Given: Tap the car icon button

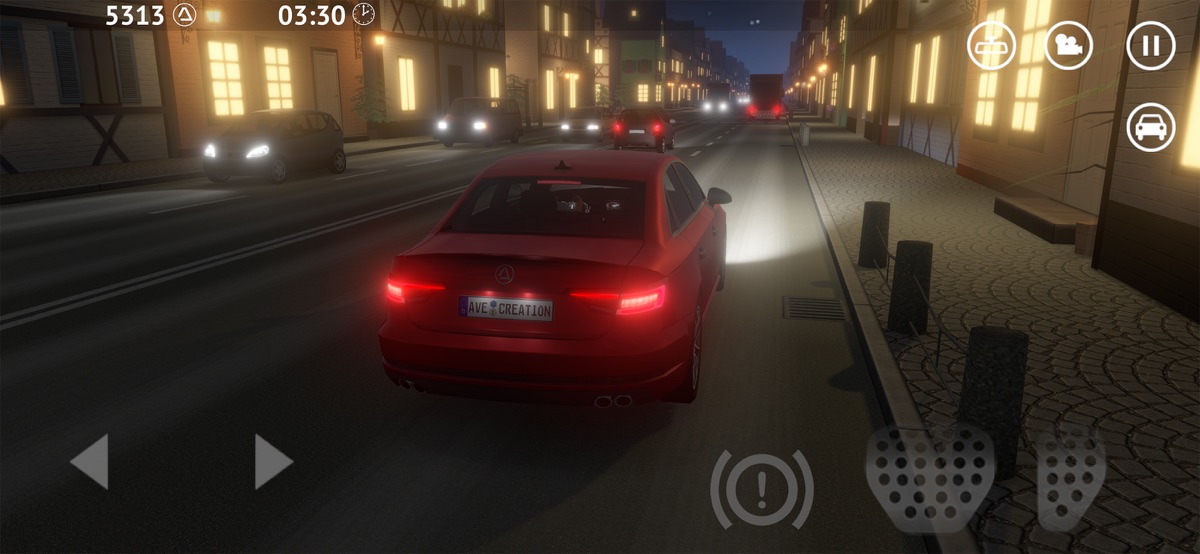Looking at the screenshot, I should tap(1150, 128).
